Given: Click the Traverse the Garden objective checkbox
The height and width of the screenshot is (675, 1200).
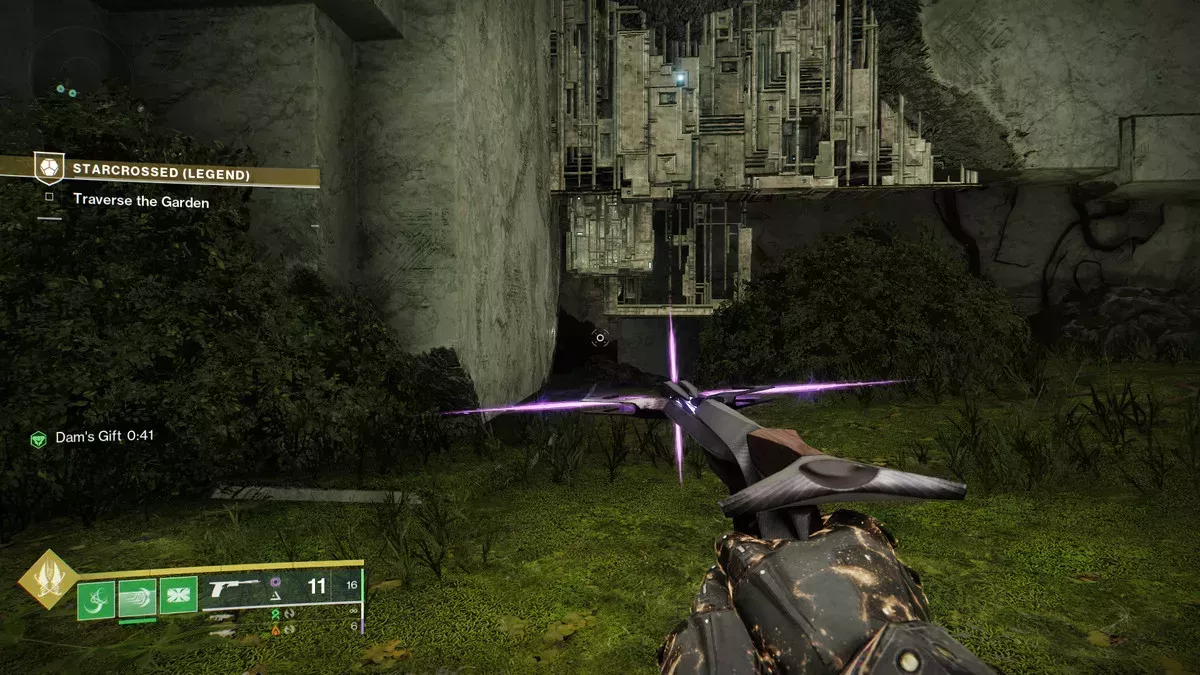Looking at the screenshot, I should pyautogui.click(x=47, y=199).
